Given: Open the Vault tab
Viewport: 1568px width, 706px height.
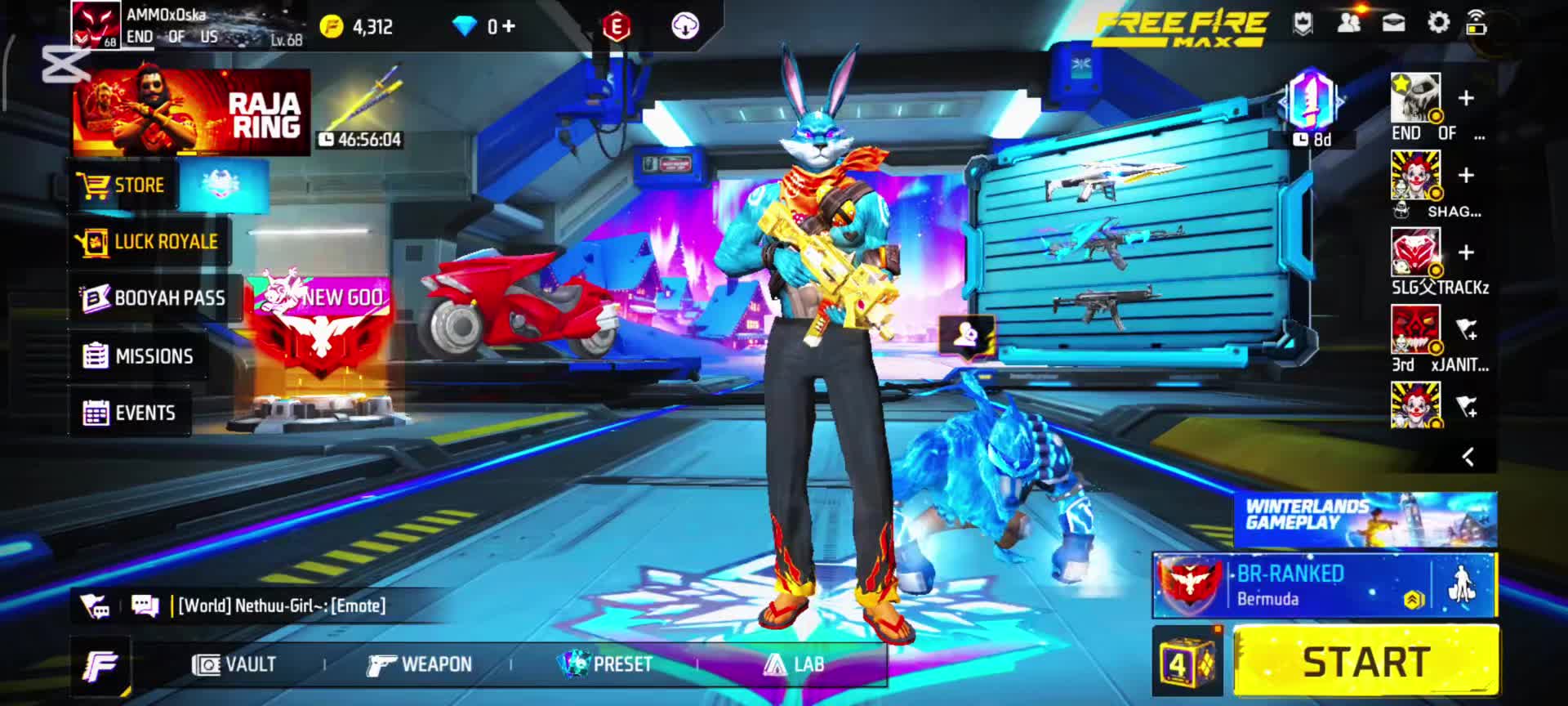Looking at the screenshot, I should 234,664.
